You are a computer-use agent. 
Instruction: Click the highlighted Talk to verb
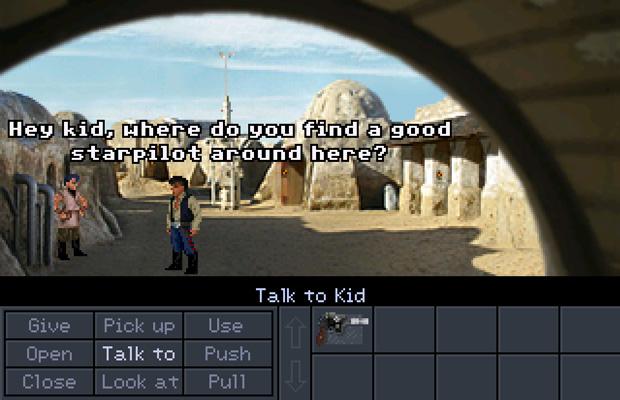tap(139, 353)
